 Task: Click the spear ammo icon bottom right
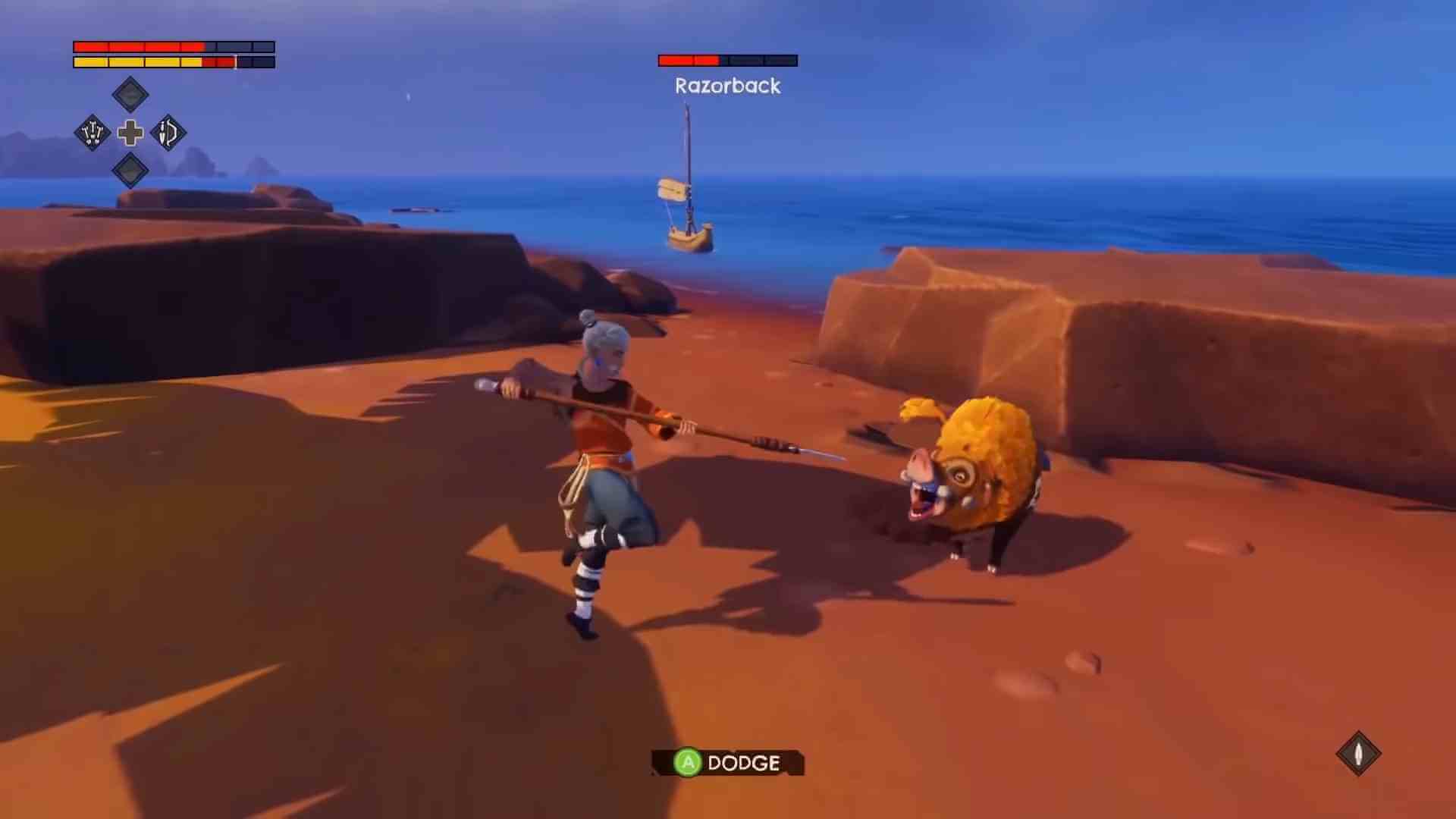[1359, 755]
